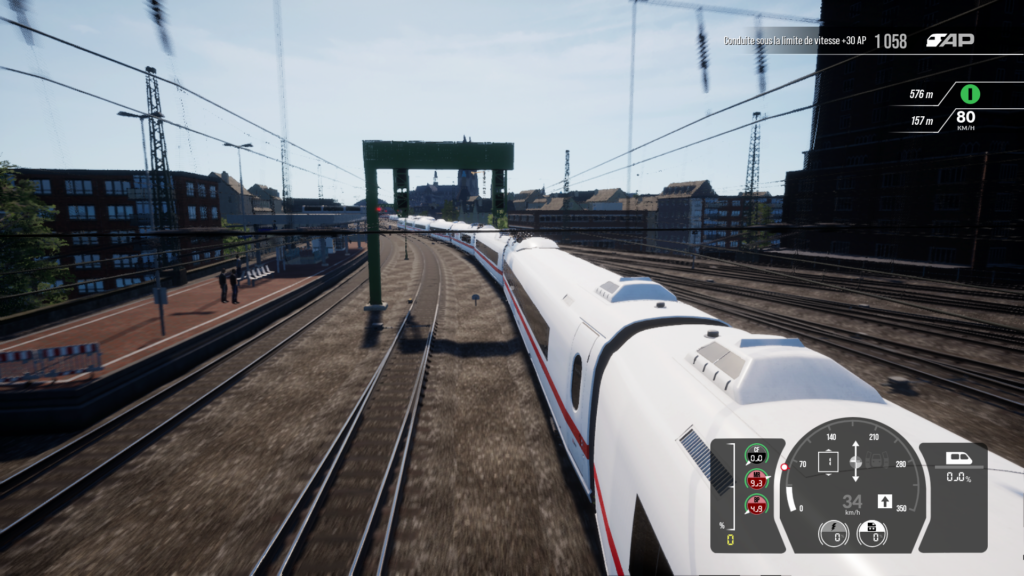Click the BP brake pipe gauge
The height and width of the screenshot is (576, 1024).
[x=757, y=504]
